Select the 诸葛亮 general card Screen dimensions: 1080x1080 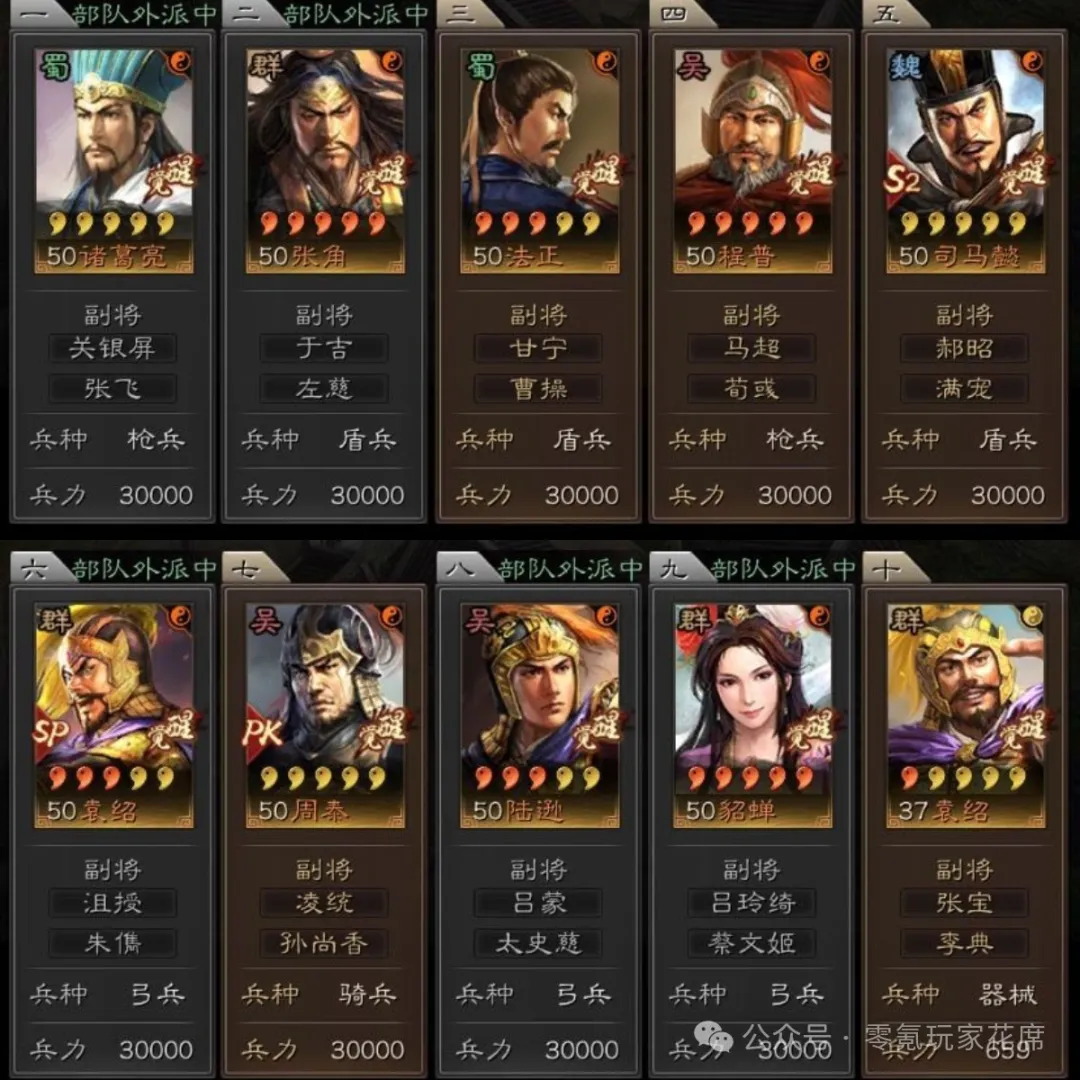114,160
